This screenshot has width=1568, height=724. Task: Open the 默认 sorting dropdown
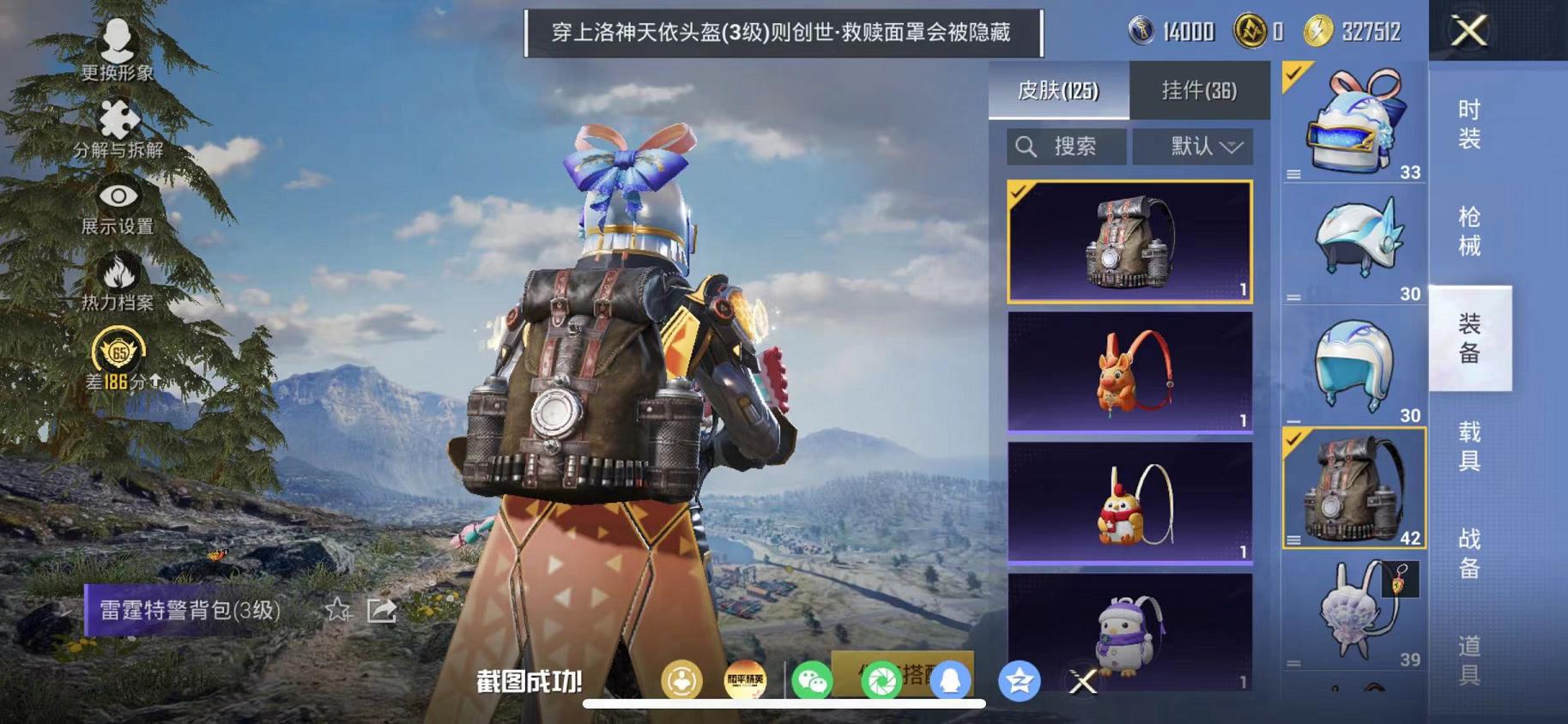point(1193,146)
